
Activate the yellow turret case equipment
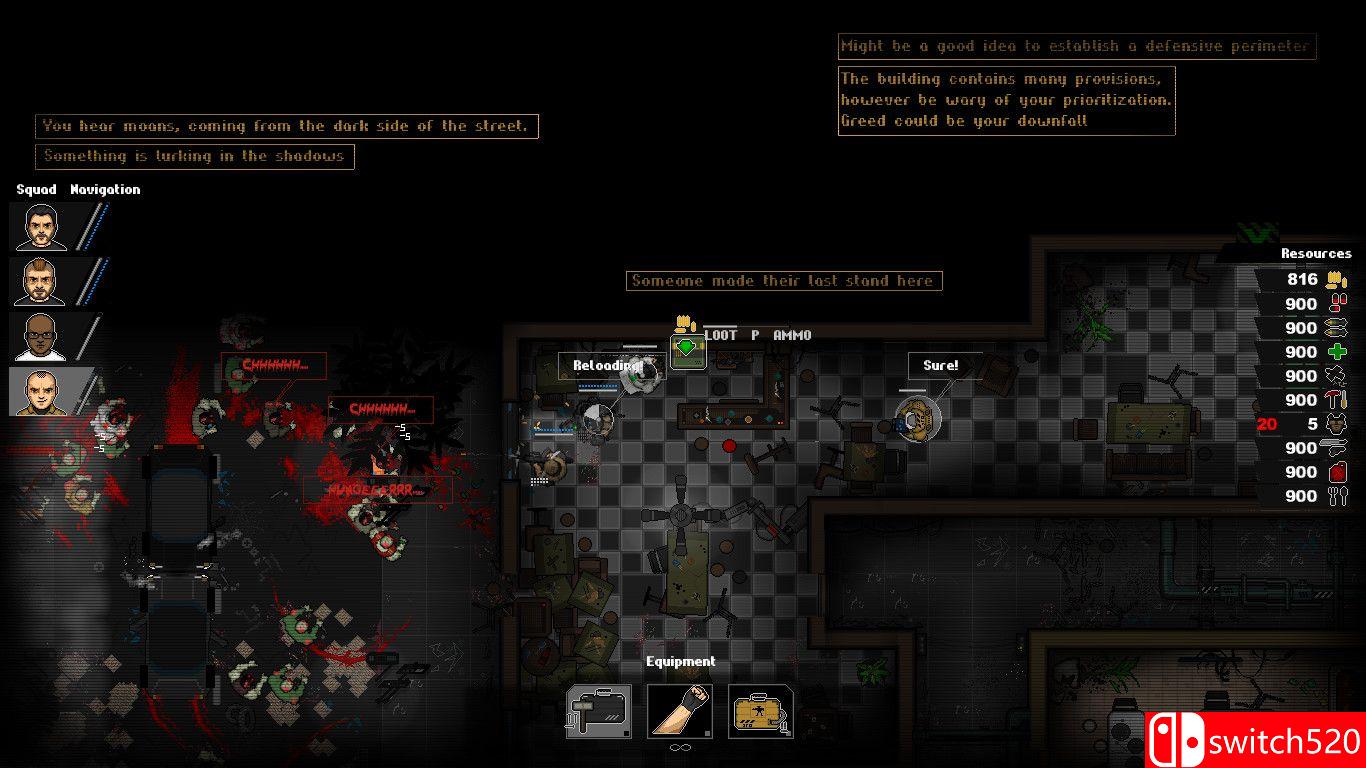(x=761, y=711)
